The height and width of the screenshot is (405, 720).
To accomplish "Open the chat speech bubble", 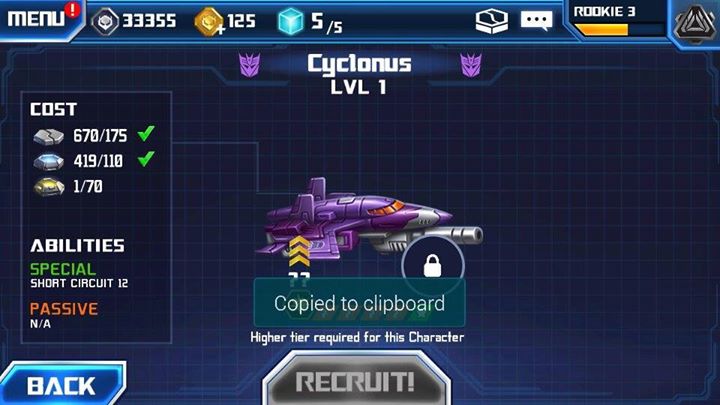I will (536, 20).
